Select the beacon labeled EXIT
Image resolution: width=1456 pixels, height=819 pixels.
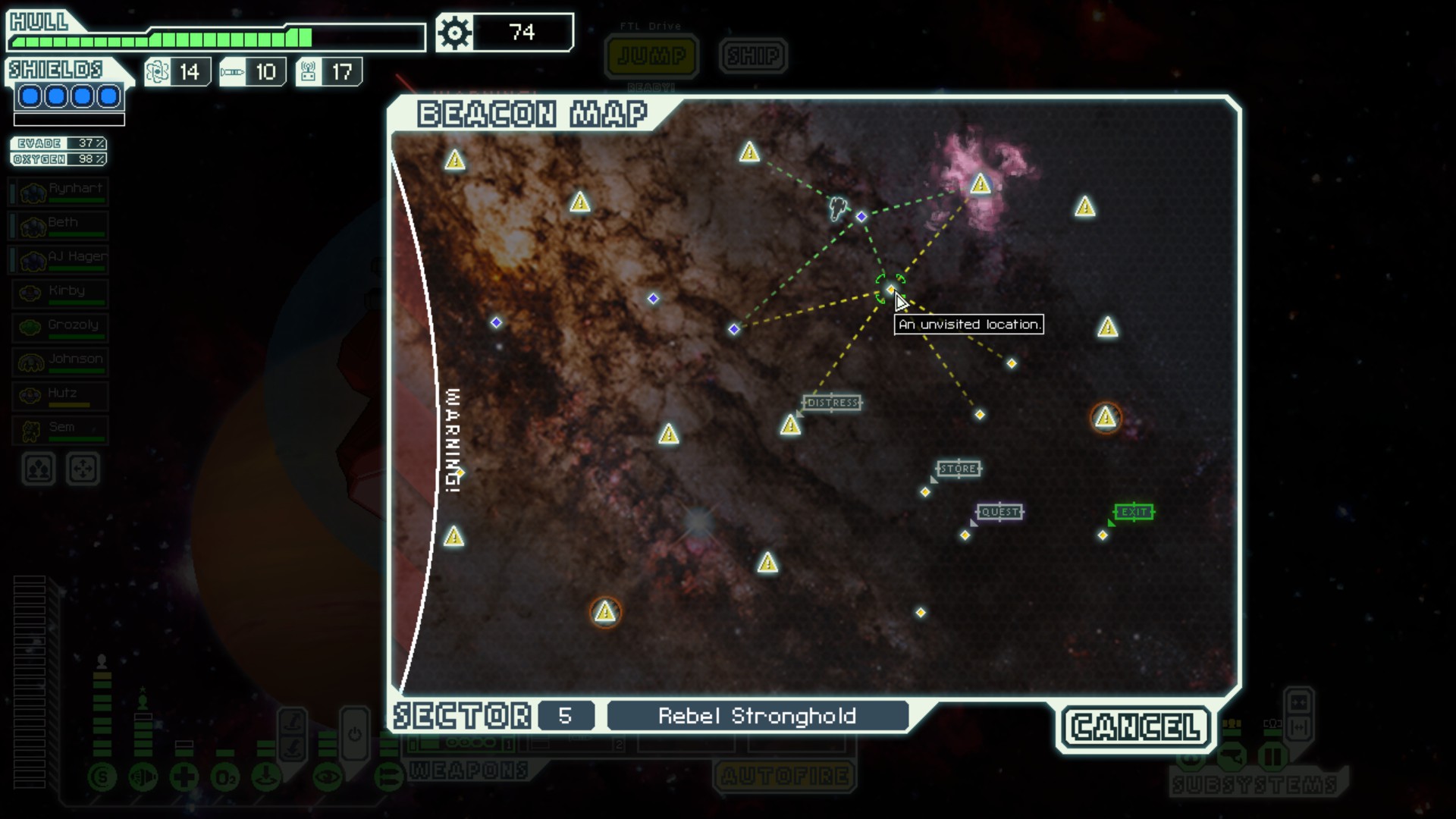(x=1103, y=535)
